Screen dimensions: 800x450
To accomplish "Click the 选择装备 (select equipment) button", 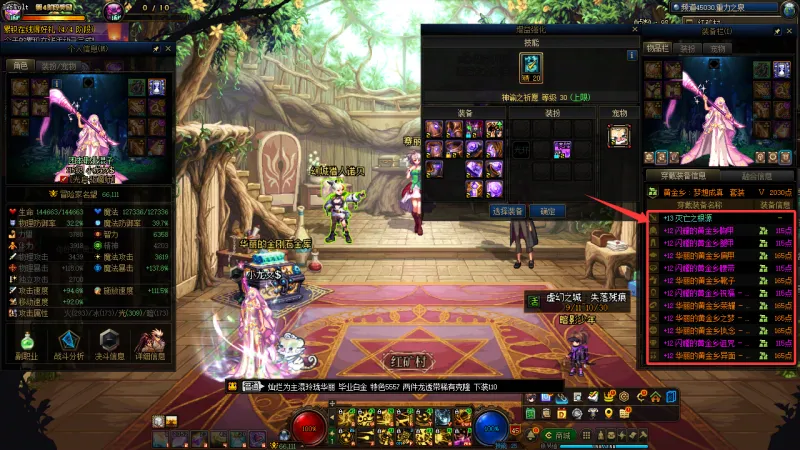I will click(x=508, y=212).
